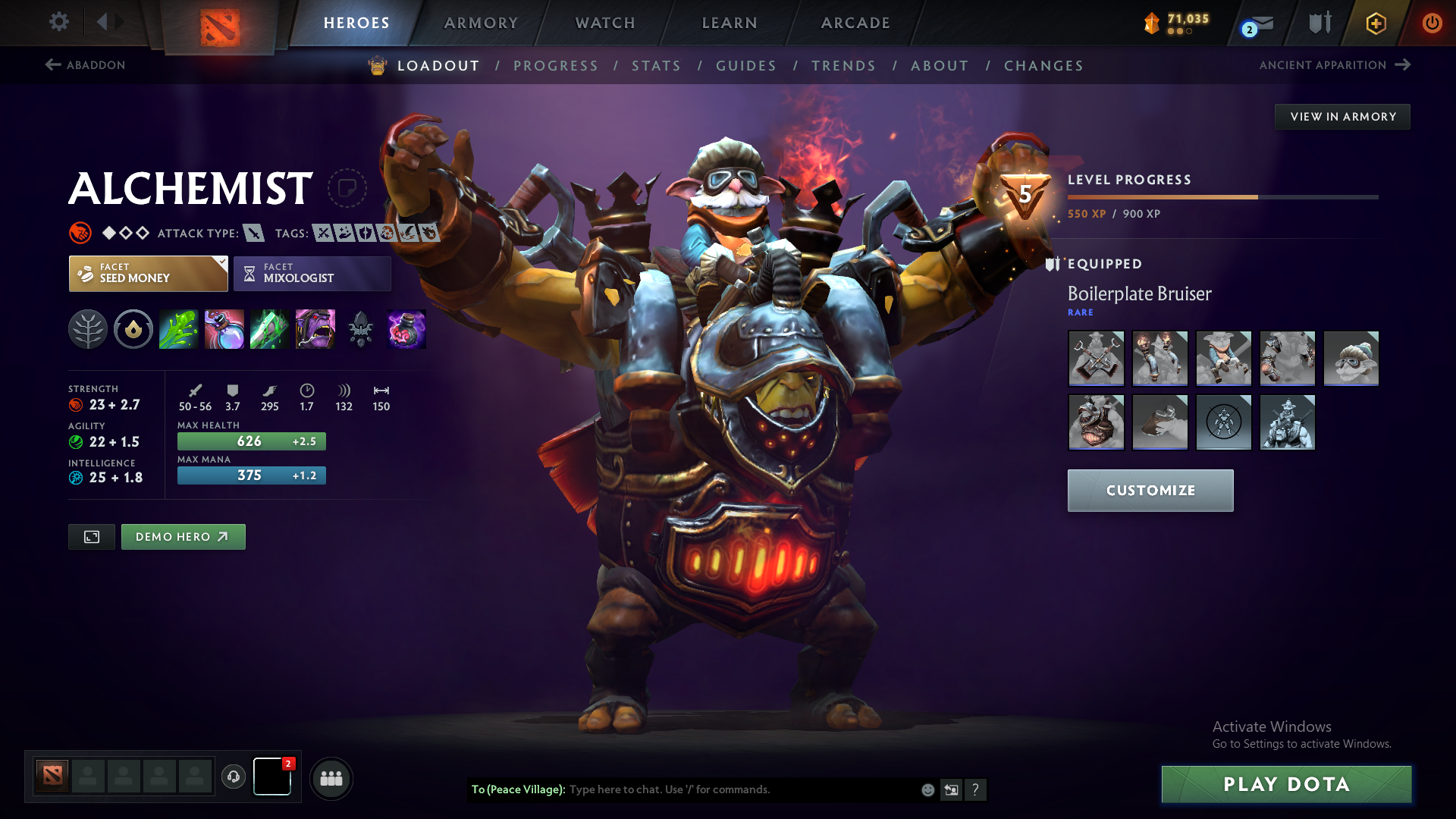Click the orange power button top right
Screen dimensions: 1456x819
1432,22
